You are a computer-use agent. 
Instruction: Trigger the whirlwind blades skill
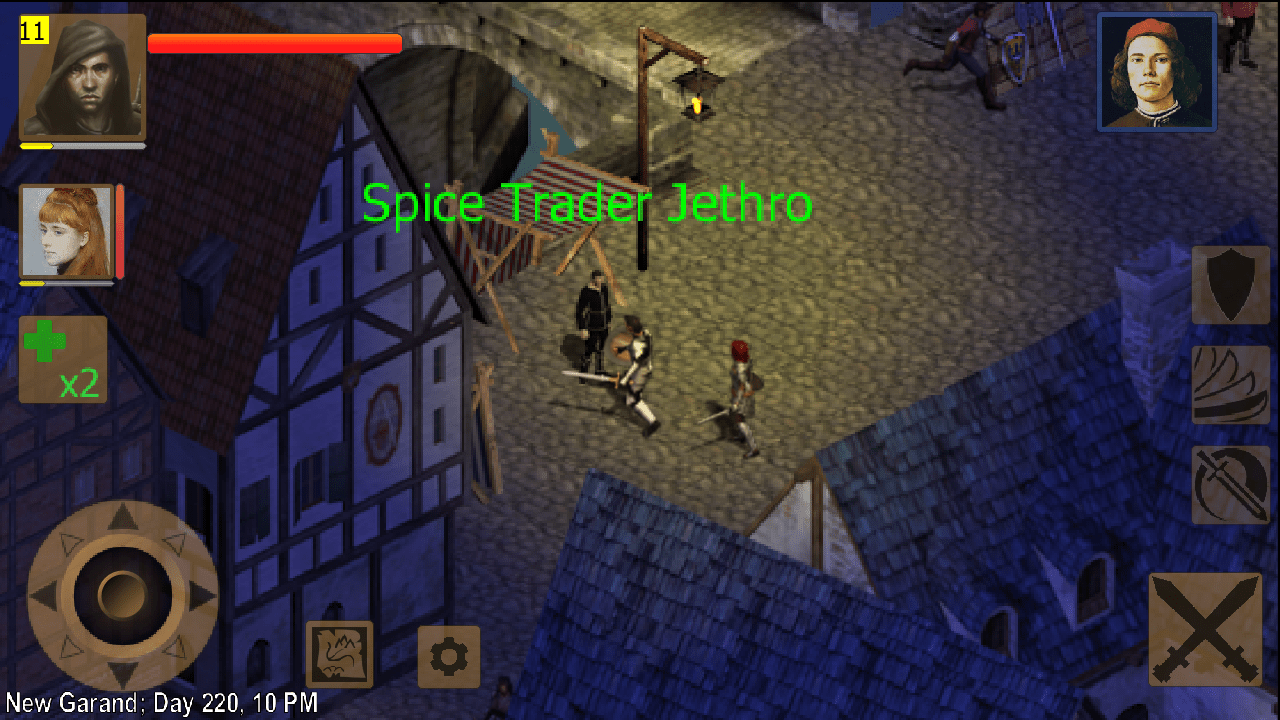[x=1229, y=385]
